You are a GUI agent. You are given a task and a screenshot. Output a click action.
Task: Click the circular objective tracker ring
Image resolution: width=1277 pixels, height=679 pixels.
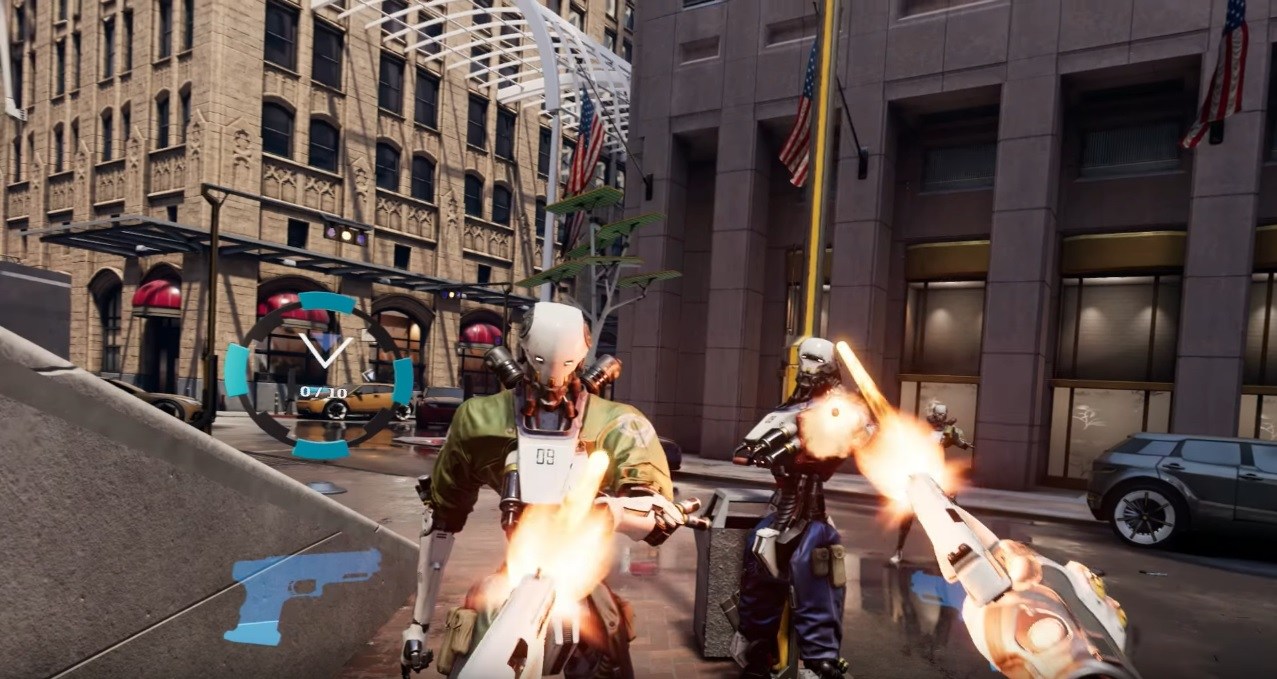pyautogui.click(x=318, y=374)
